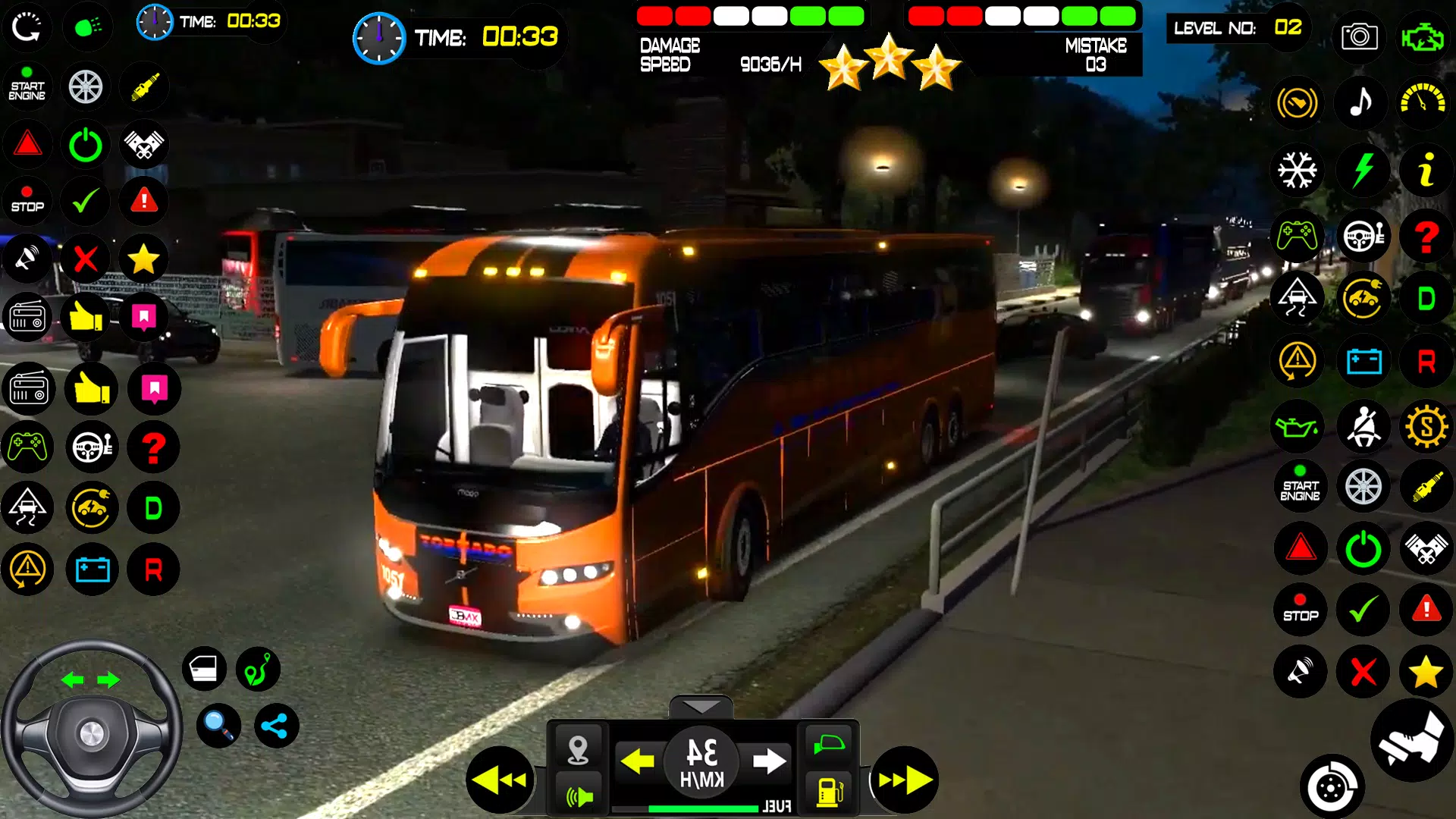Open the bus door icon
Screen dimensions: 1456x819
pos(204,669)
